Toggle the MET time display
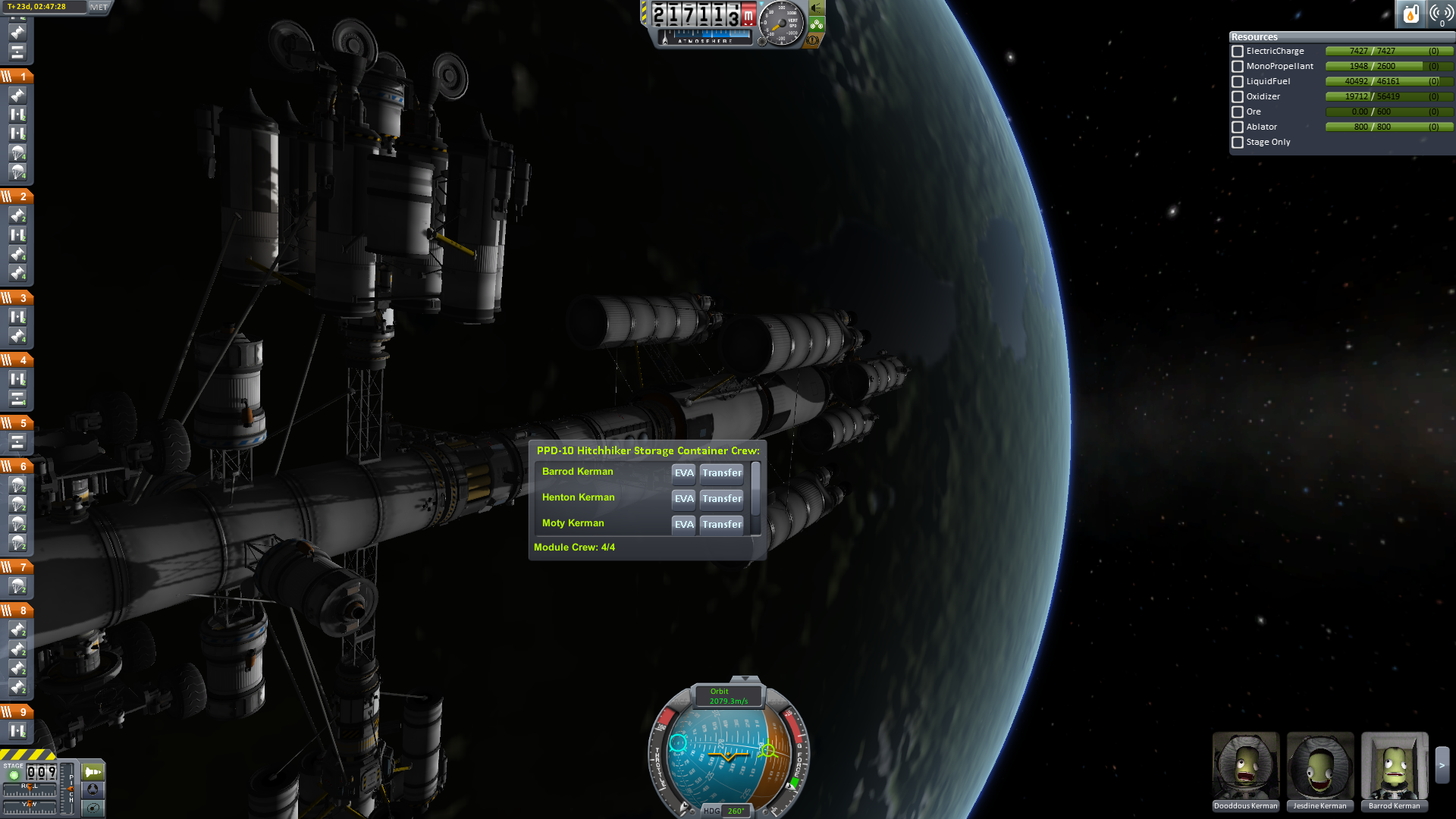 (99, 7)
